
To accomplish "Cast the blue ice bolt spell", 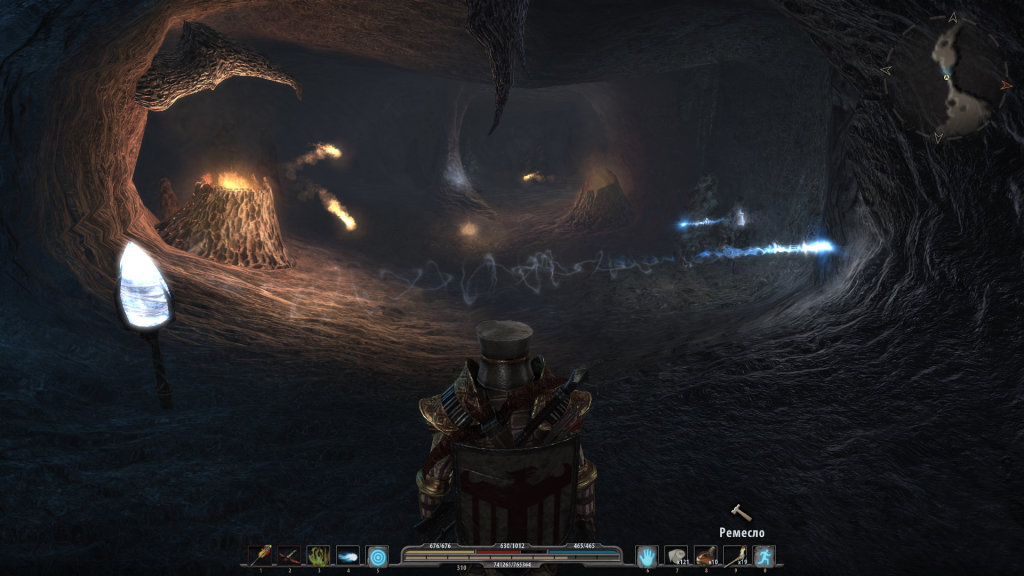I will pos(348,555).
